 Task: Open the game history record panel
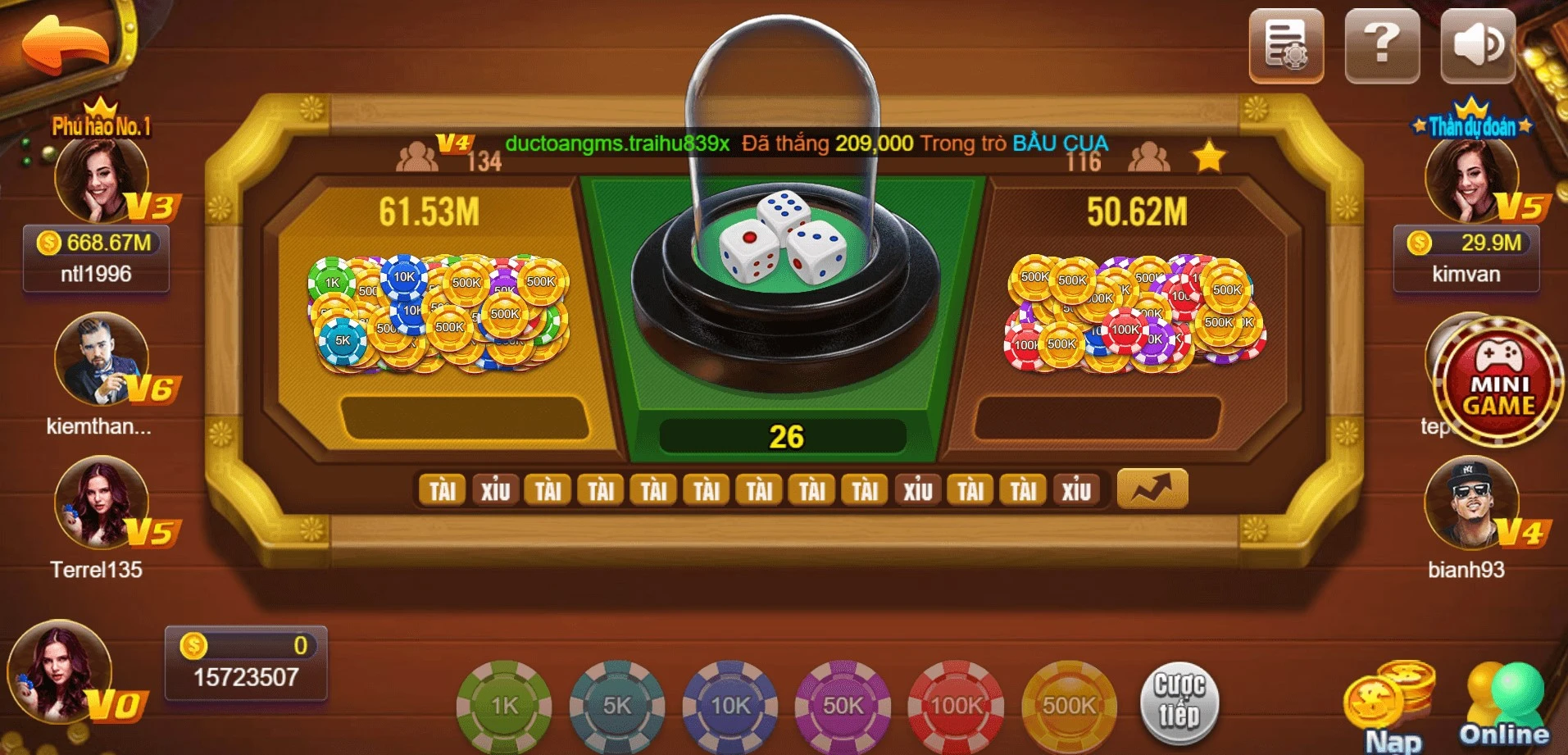click(1286, 47)
